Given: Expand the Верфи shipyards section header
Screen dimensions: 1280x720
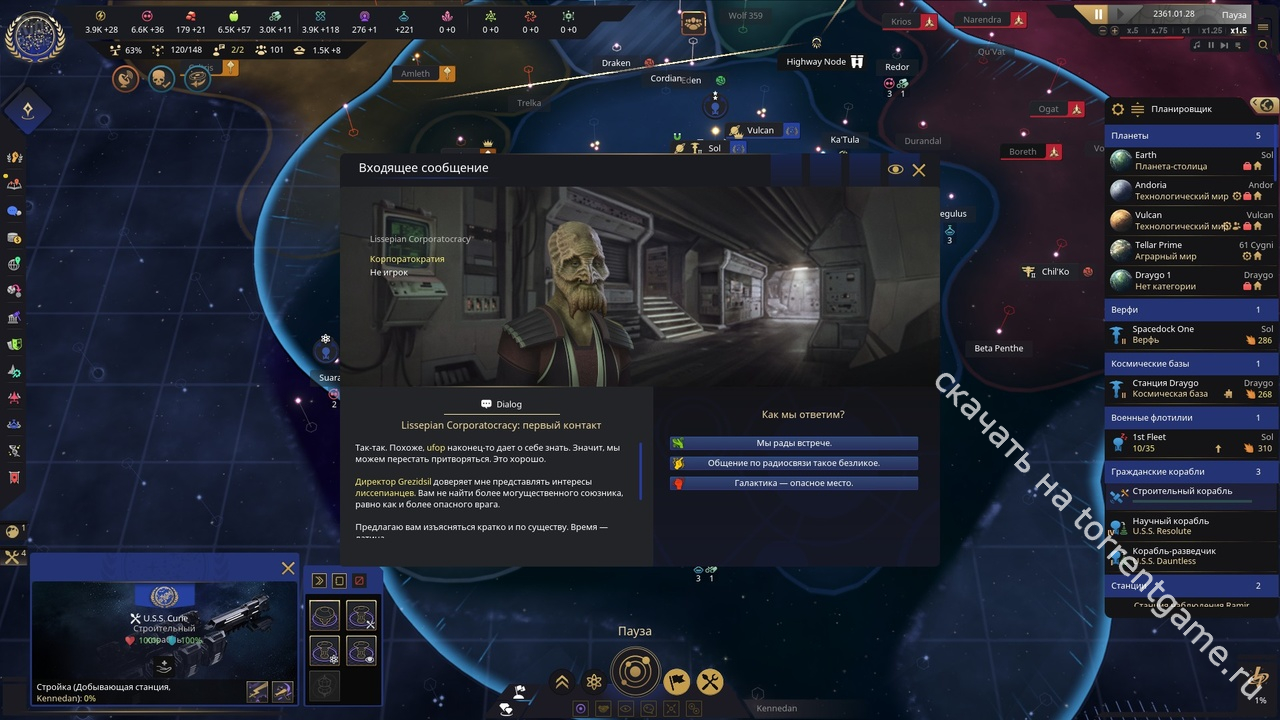Looking at the screenshot, I should point(1190,310).
